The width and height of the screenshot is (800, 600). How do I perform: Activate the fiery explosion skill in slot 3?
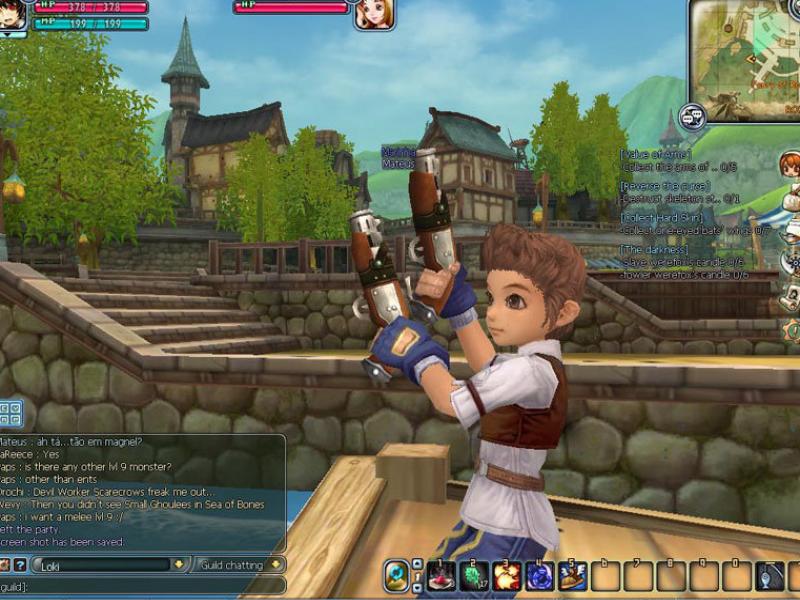(x=507, y=576)
